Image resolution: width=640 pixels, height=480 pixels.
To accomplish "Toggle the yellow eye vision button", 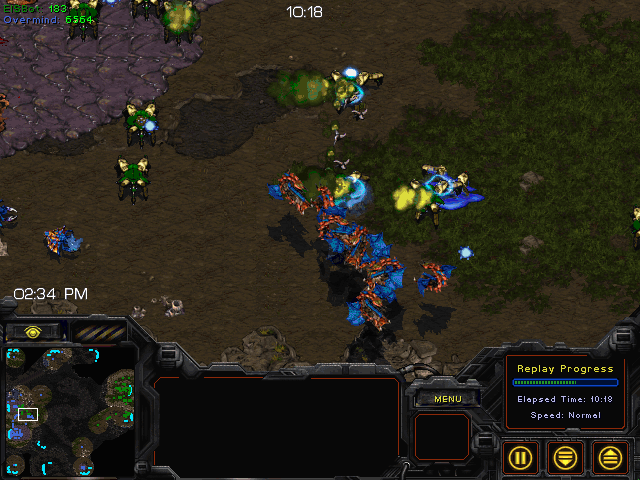I will (x=33, y=332).
